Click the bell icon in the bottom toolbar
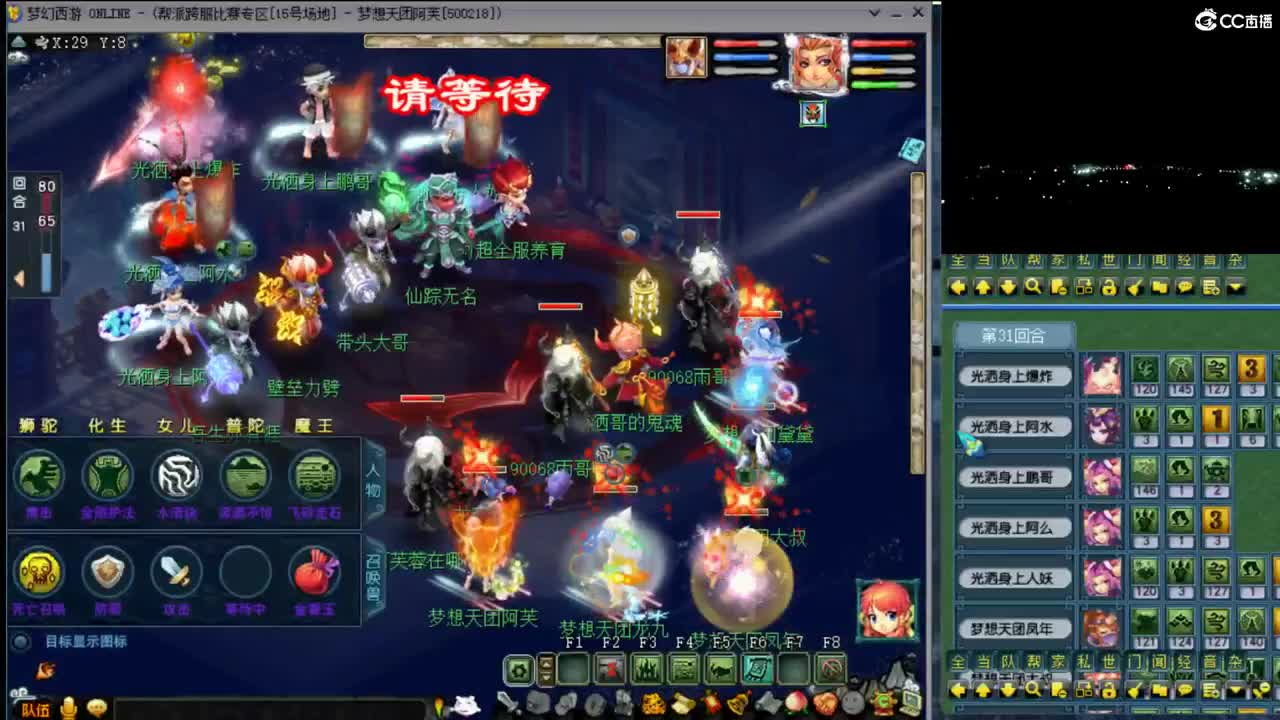 [736, 704]
